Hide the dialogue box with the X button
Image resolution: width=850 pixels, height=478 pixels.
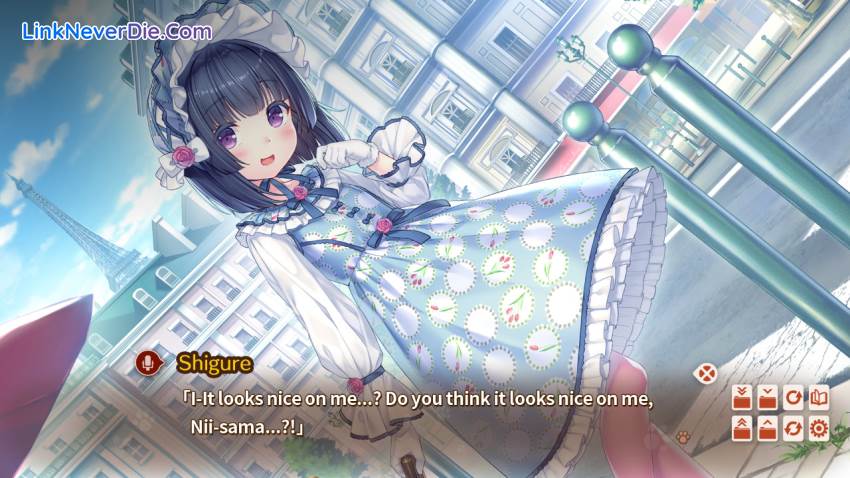[707, 374]
